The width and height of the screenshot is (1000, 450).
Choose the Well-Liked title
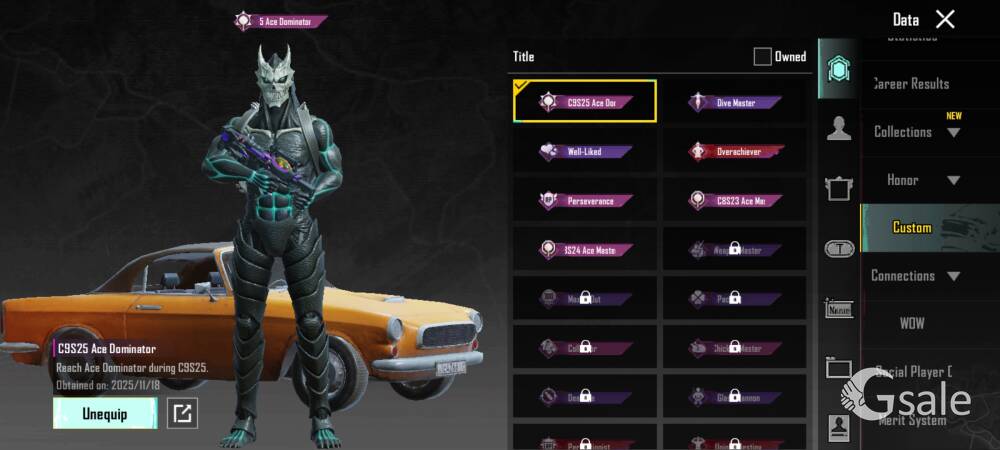pyautogui.click(x=585, y=151)
